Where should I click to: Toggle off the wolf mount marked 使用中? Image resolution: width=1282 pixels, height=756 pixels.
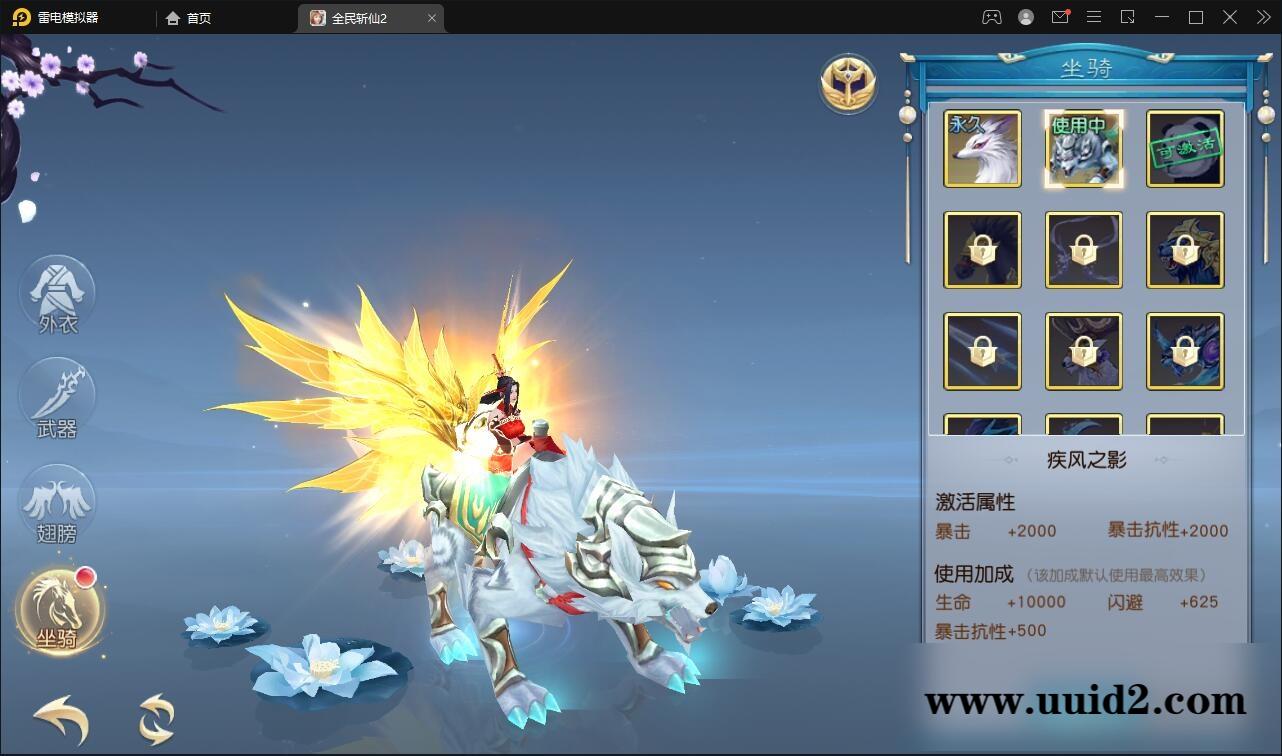point(1084,149)
